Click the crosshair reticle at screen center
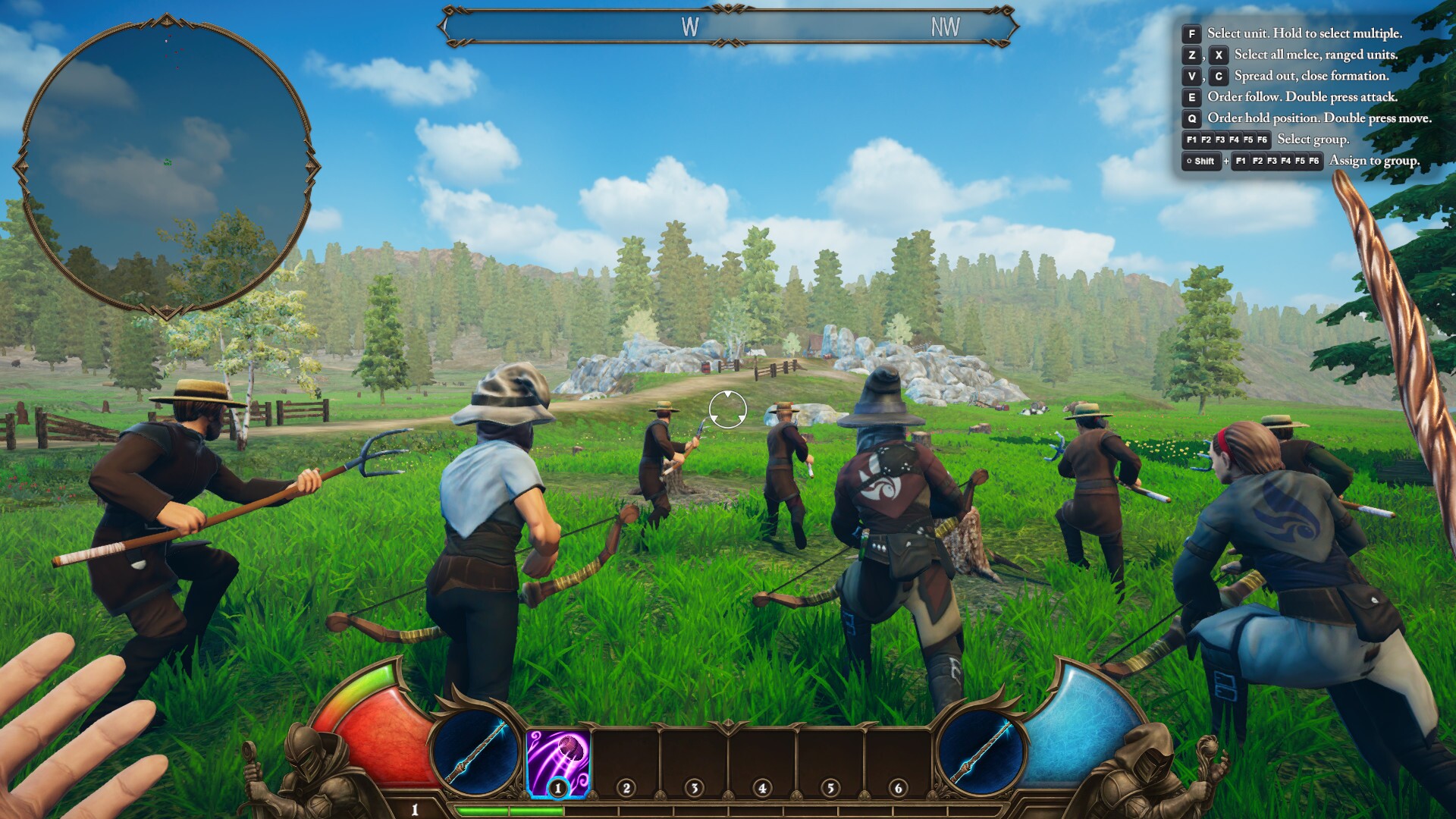 pos(727,409)
